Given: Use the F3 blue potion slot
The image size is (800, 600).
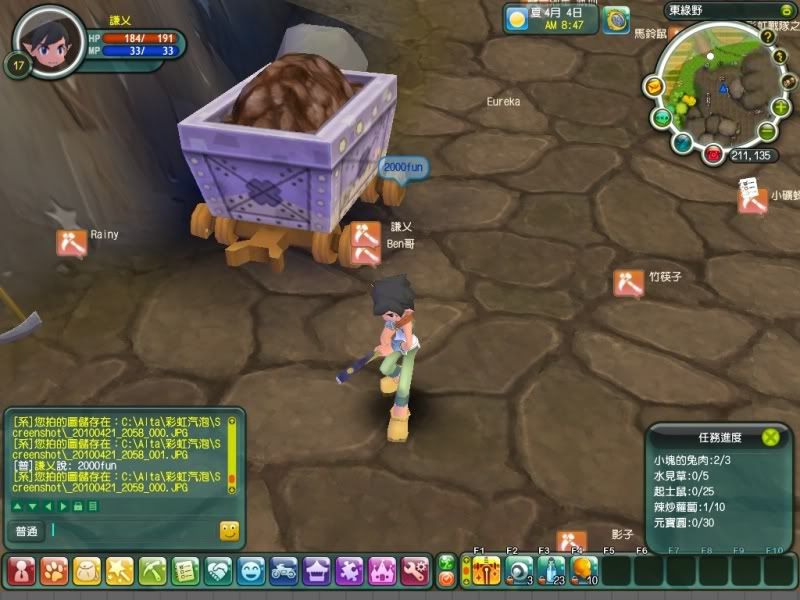Looking at the screenshot, I should click(x=551, y=570).
